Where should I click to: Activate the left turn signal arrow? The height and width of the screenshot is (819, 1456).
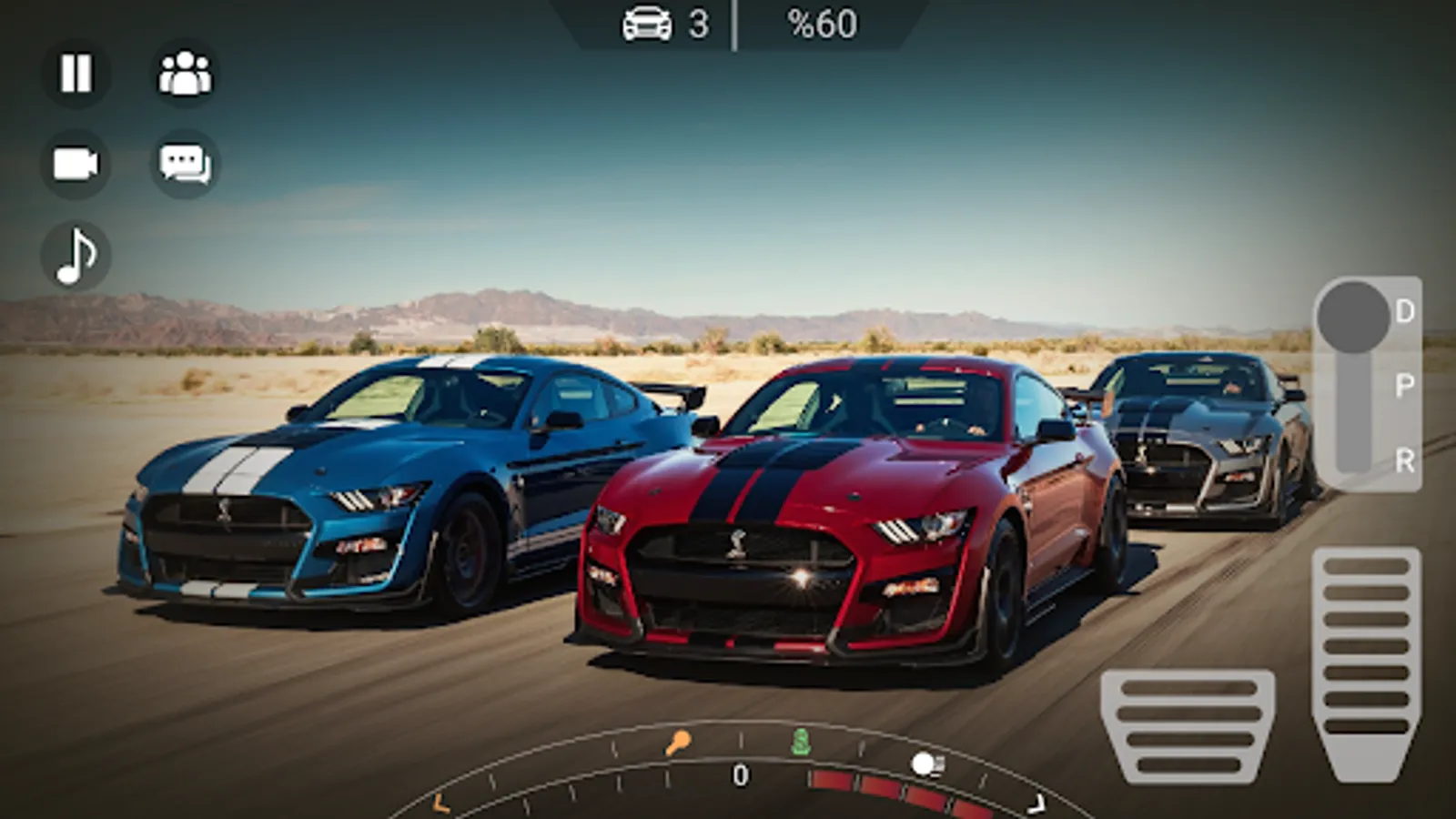pyautogui.click(x=440, y=804)
